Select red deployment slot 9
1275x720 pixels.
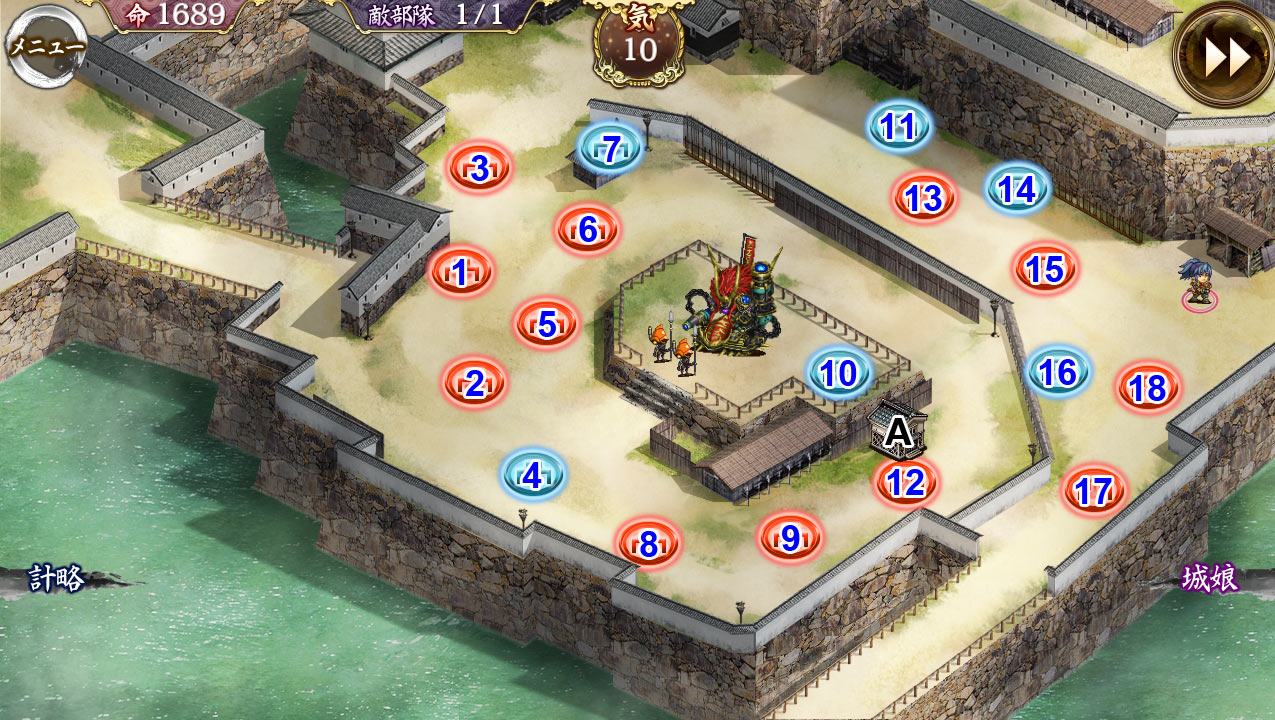pos(790,538)
